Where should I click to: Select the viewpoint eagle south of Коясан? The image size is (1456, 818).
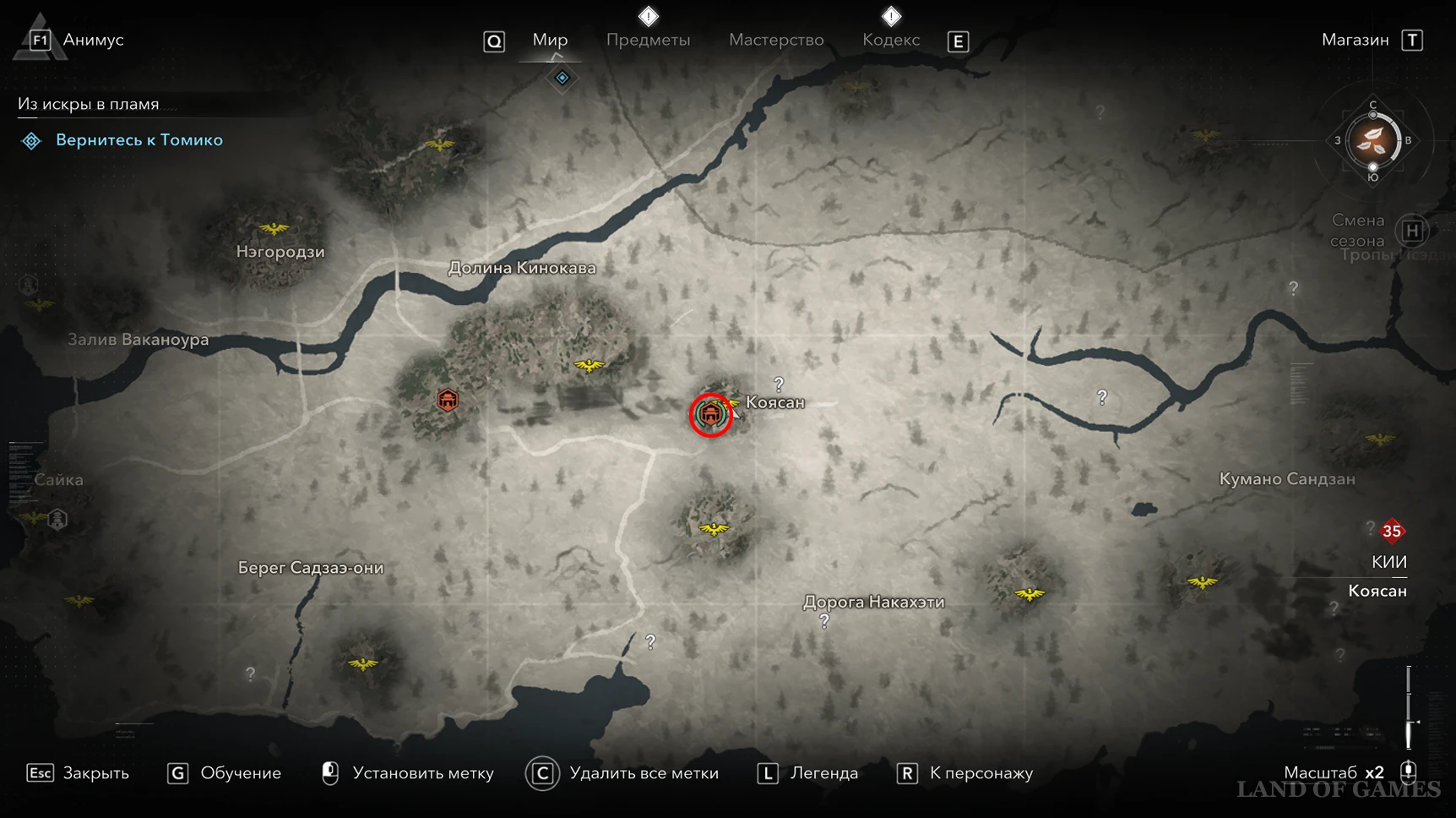tap(714, 529)
